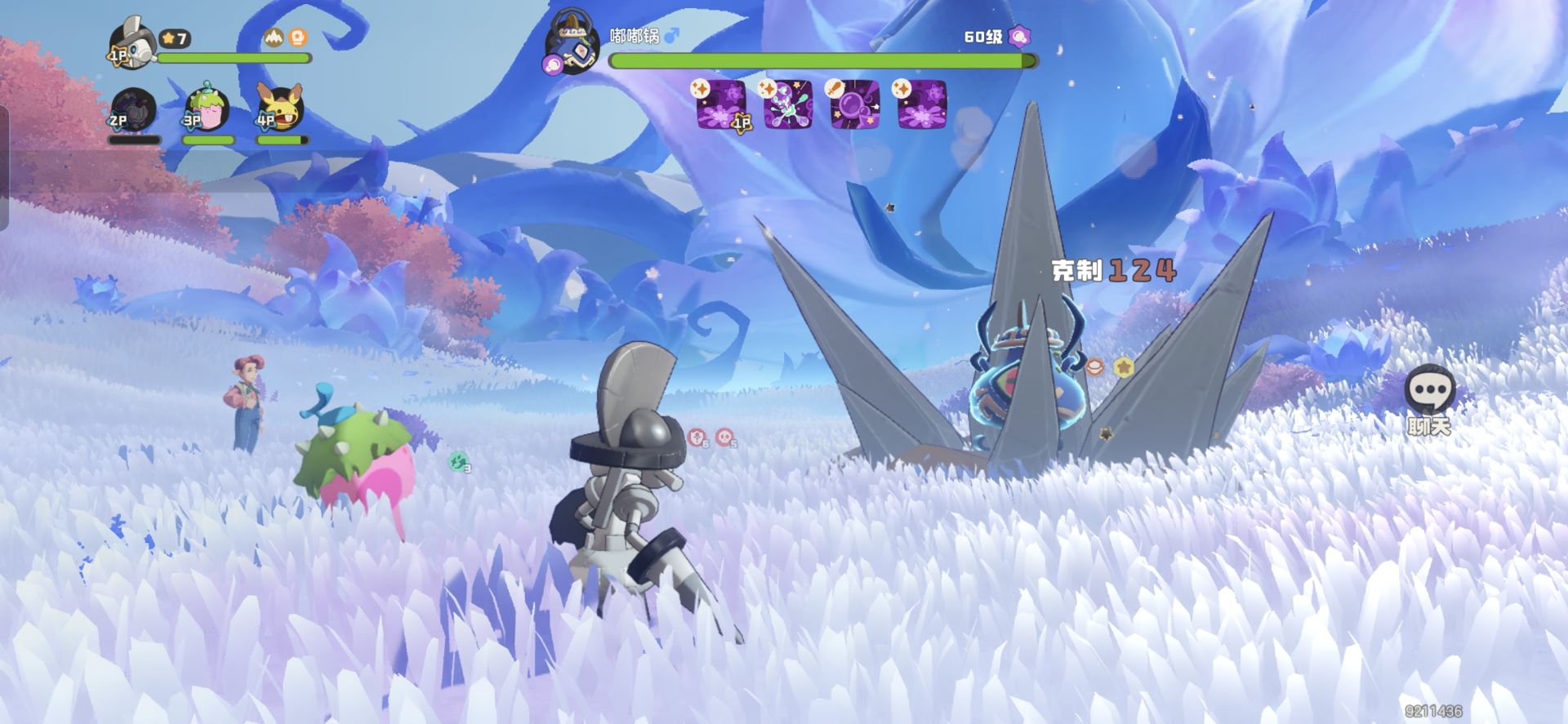Image resolution: width=1568 pixels, height=724 pixels.
Task: Select the 1P robot pet portrait
Action: [132, 42]
